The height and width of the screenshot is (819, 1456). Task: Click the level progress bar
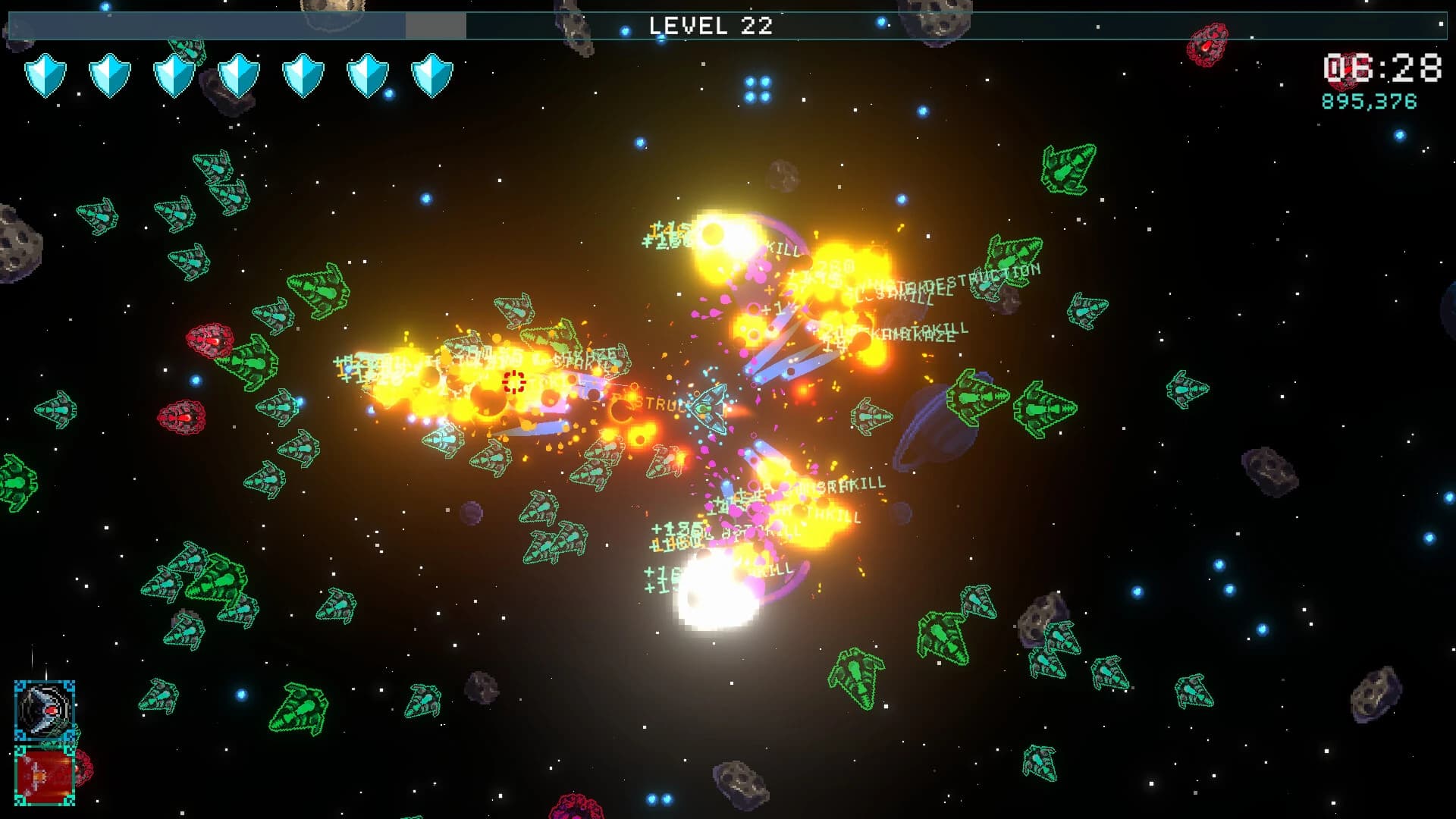pyautogui.click(x=205, y=24)
